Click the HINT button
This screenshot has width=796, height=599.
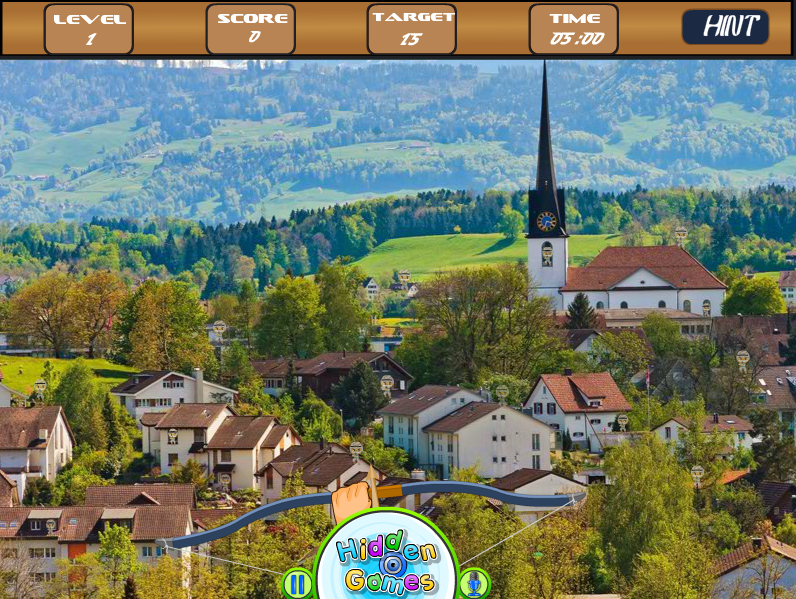click(x=725, y=27)
